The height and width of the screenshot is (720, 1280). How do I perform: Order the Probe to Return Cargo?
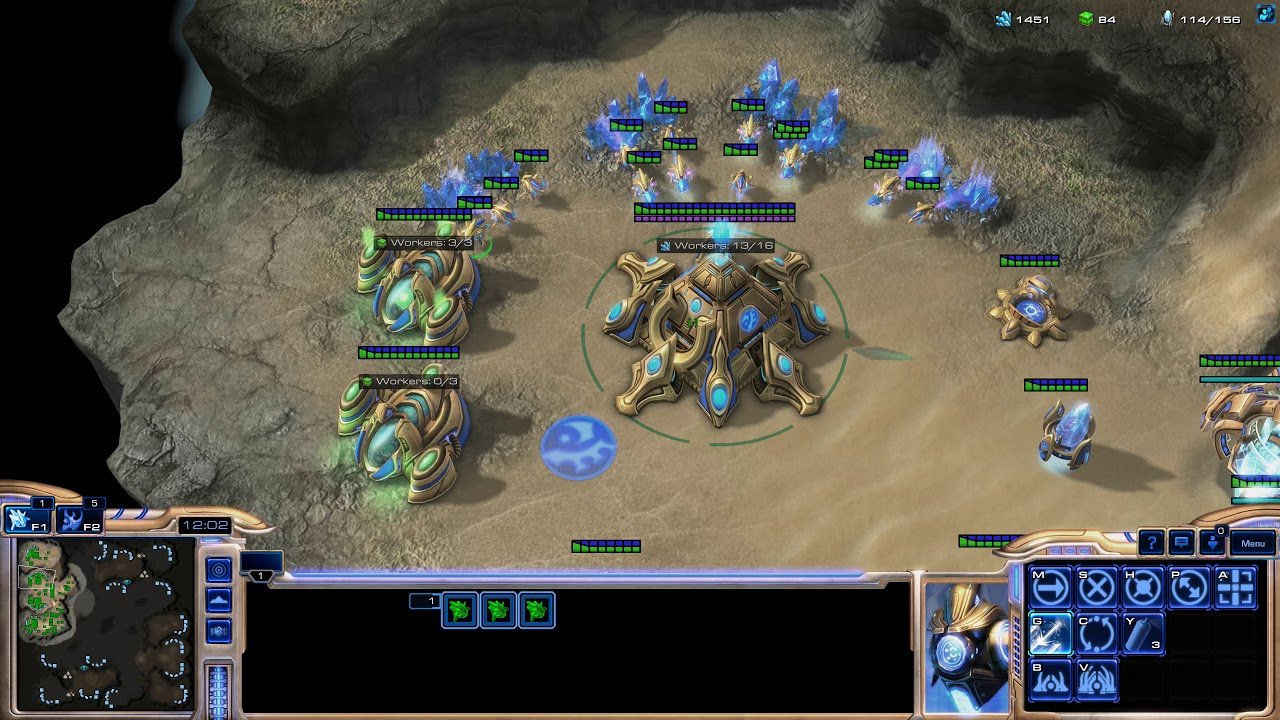pyautogui.click(x=1098, y=633)
